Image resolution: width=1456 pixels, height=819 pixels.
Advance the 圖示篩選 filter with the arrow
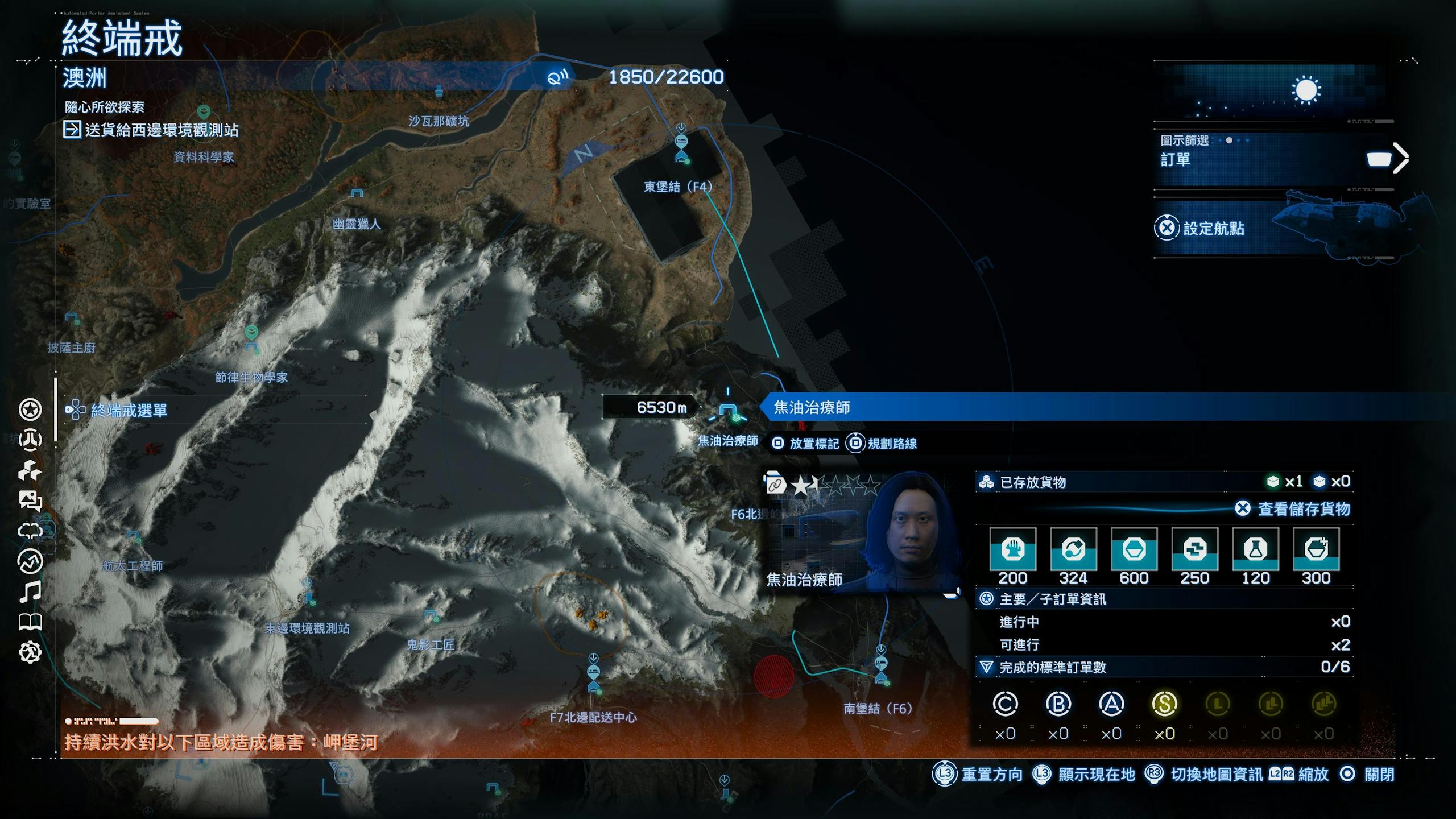point(1401,158)
